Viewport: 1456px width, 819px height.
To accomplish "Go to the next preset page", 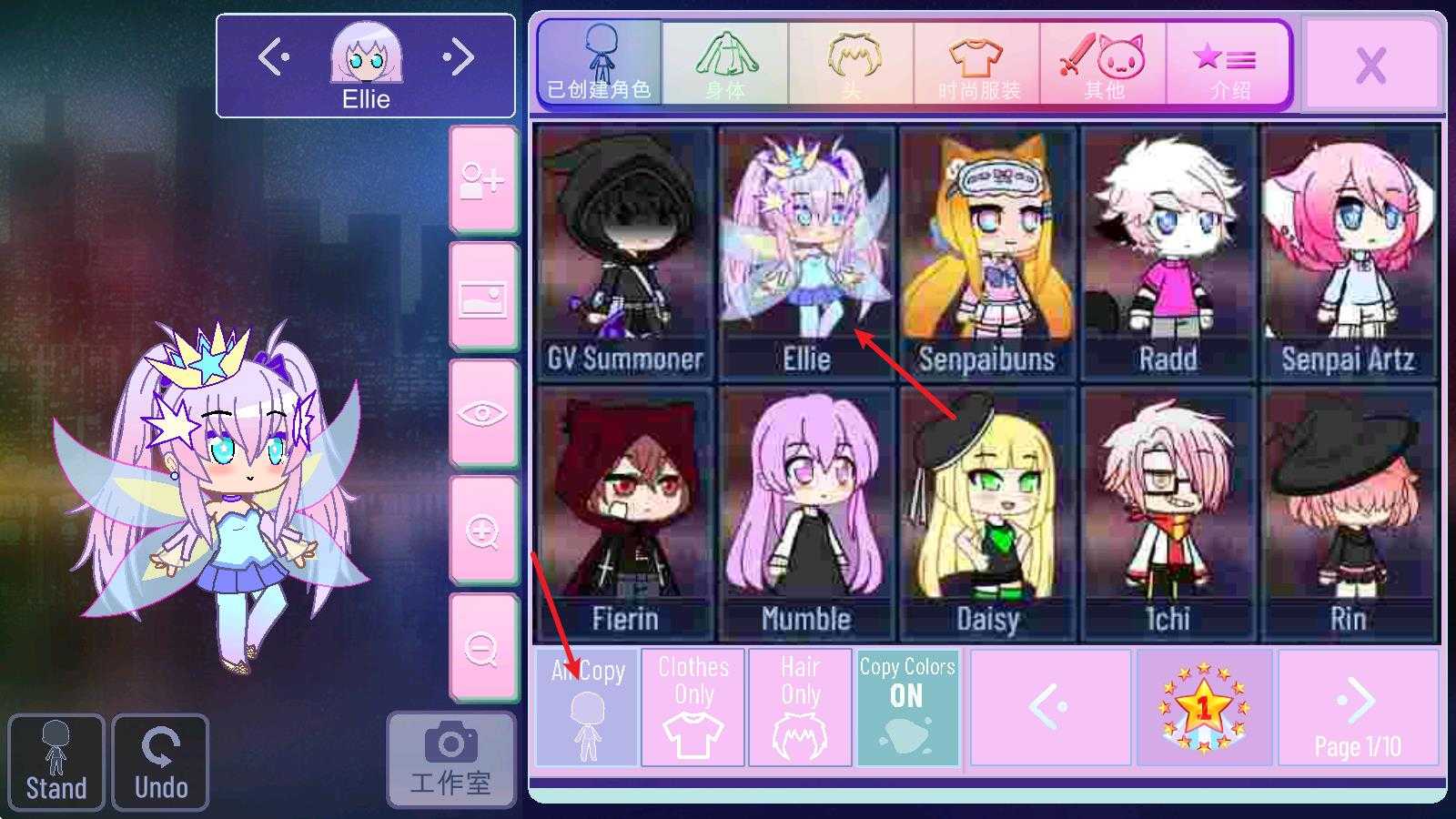I will point(1357,707).
